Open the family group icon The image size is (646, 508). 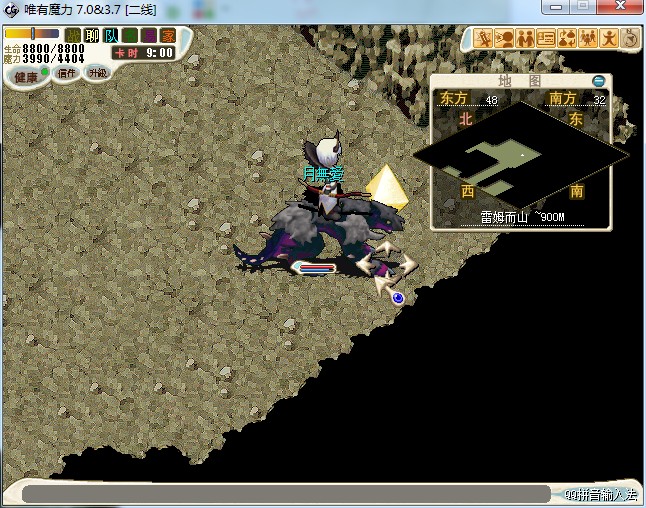(588, 39)
